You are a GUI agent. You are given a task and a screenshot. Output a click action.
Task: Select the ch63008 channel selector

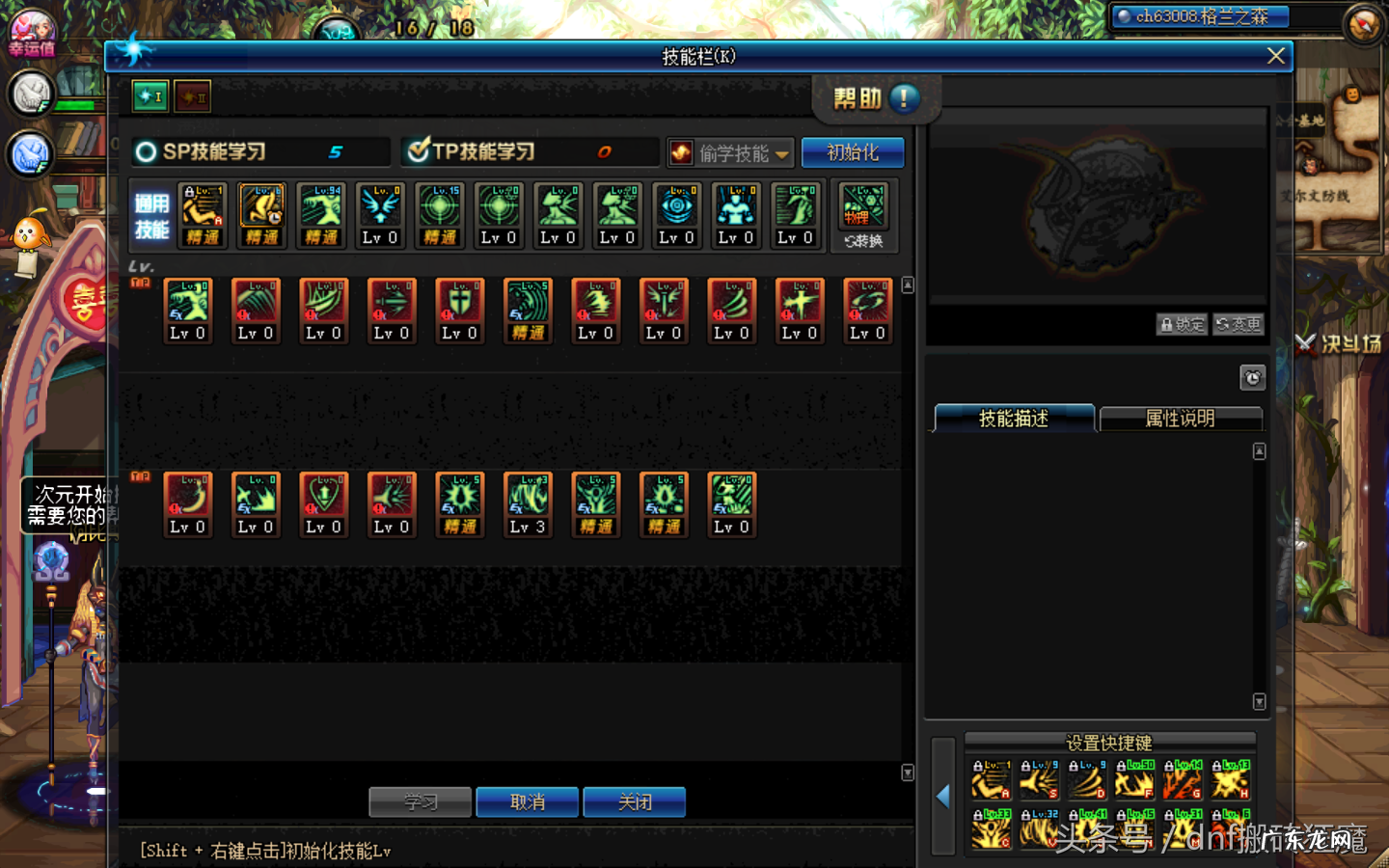pyautogui.click(x=1201, y=16)
